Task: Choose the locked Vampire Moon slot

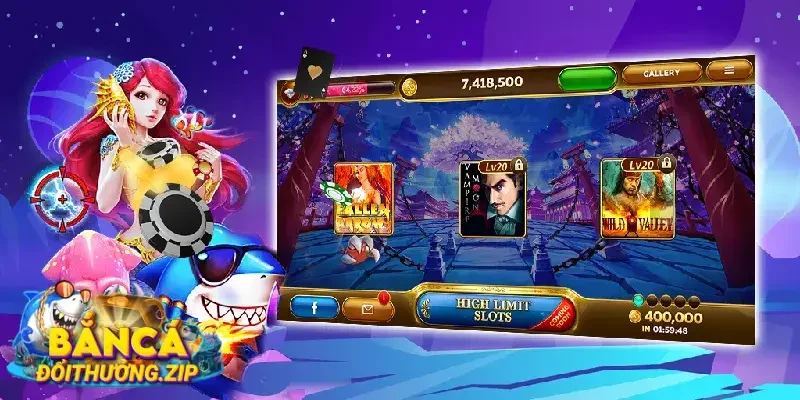Action: 492,199
